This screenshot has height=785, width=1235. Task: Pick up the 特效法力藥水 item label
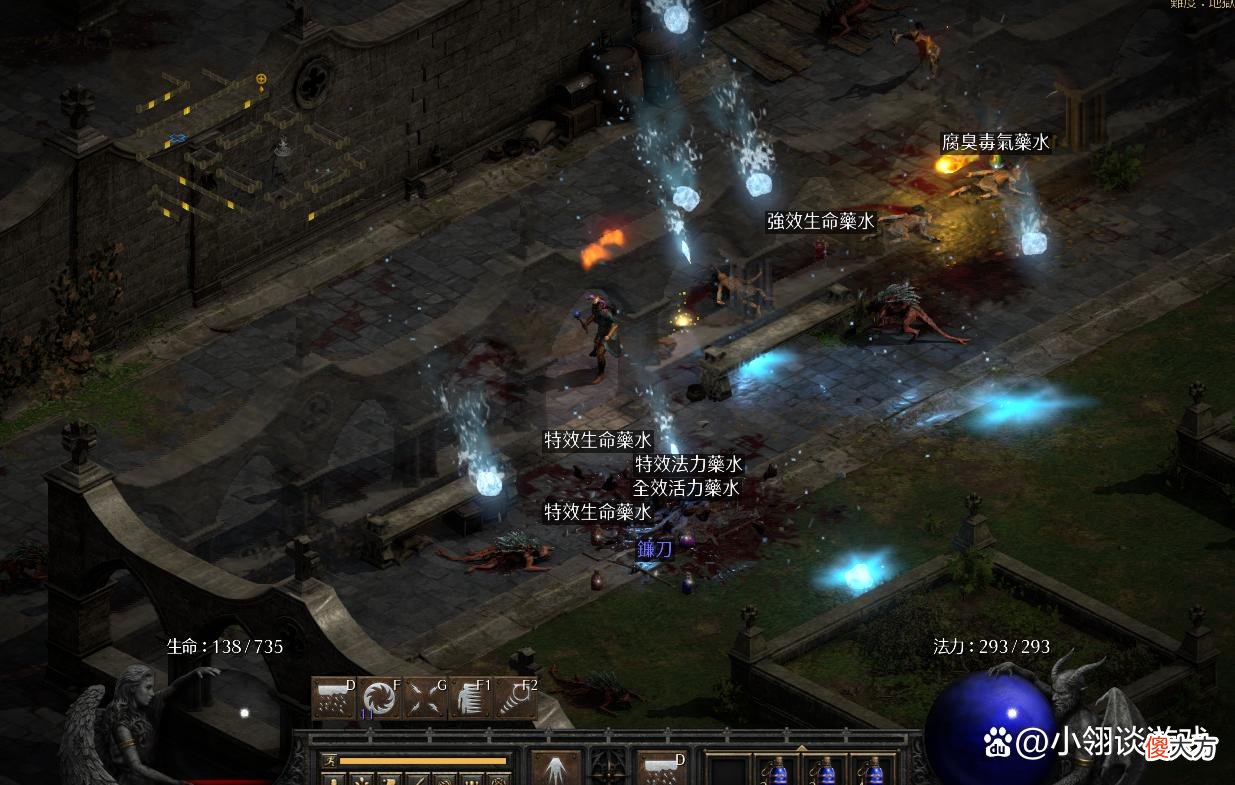click(x=689, y=464)
